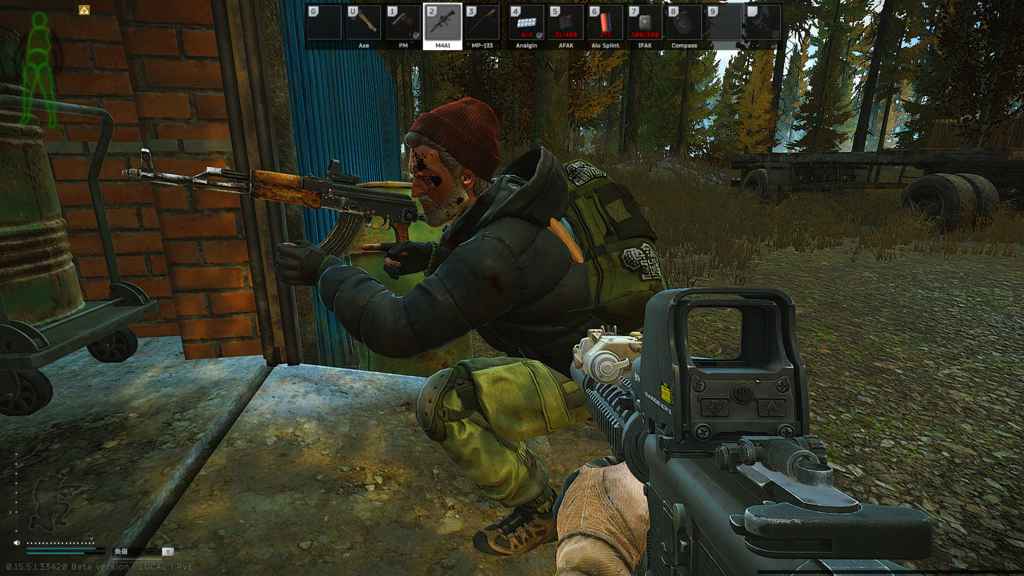The image size is (1024, 576).
Task: Choose the AFAK medkit slot
Action: [x=566, y=24]
